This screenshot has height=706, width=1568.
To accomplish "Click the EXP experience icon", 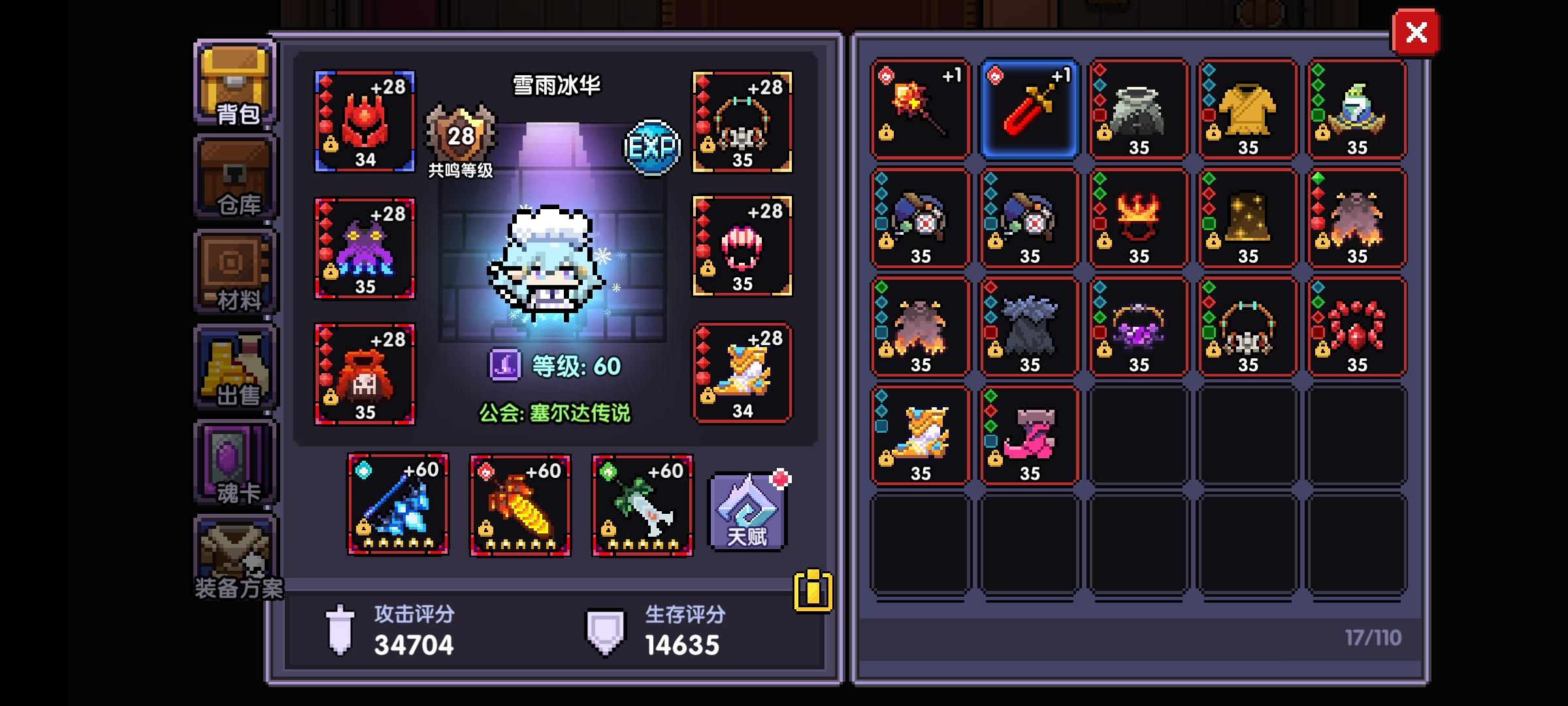I will (x=651, y=147).
